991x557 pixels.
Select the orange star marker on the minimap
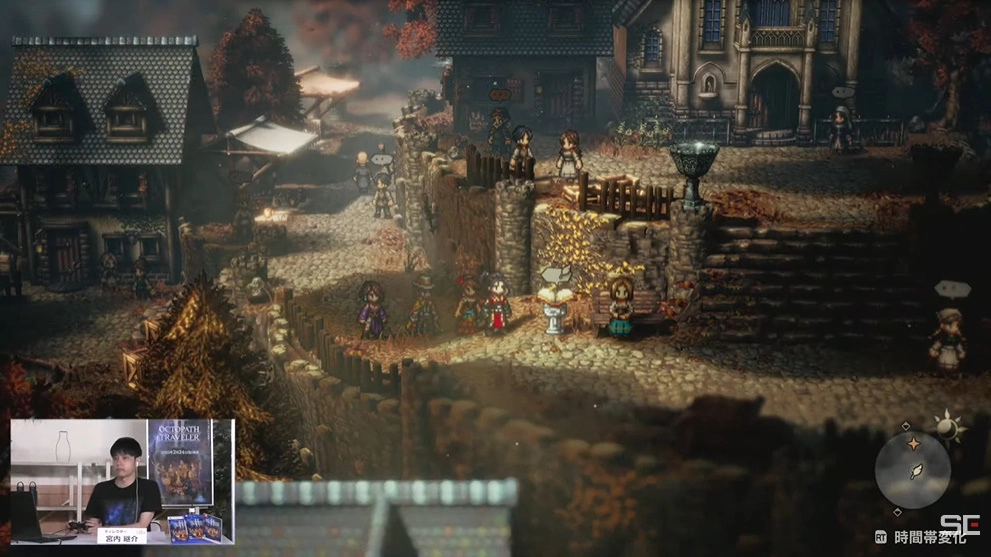click(912, 444)
